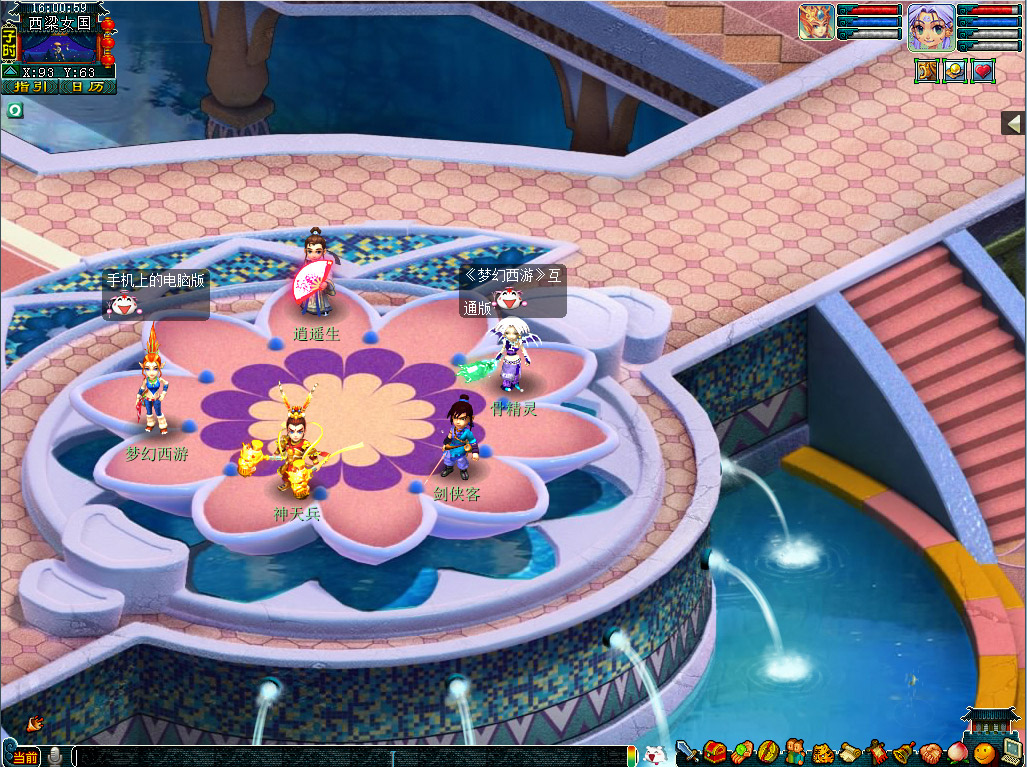Click the golden bell icon in toolbar
The height and width of the screenshot is (767, 1027).
pos(904,752)
